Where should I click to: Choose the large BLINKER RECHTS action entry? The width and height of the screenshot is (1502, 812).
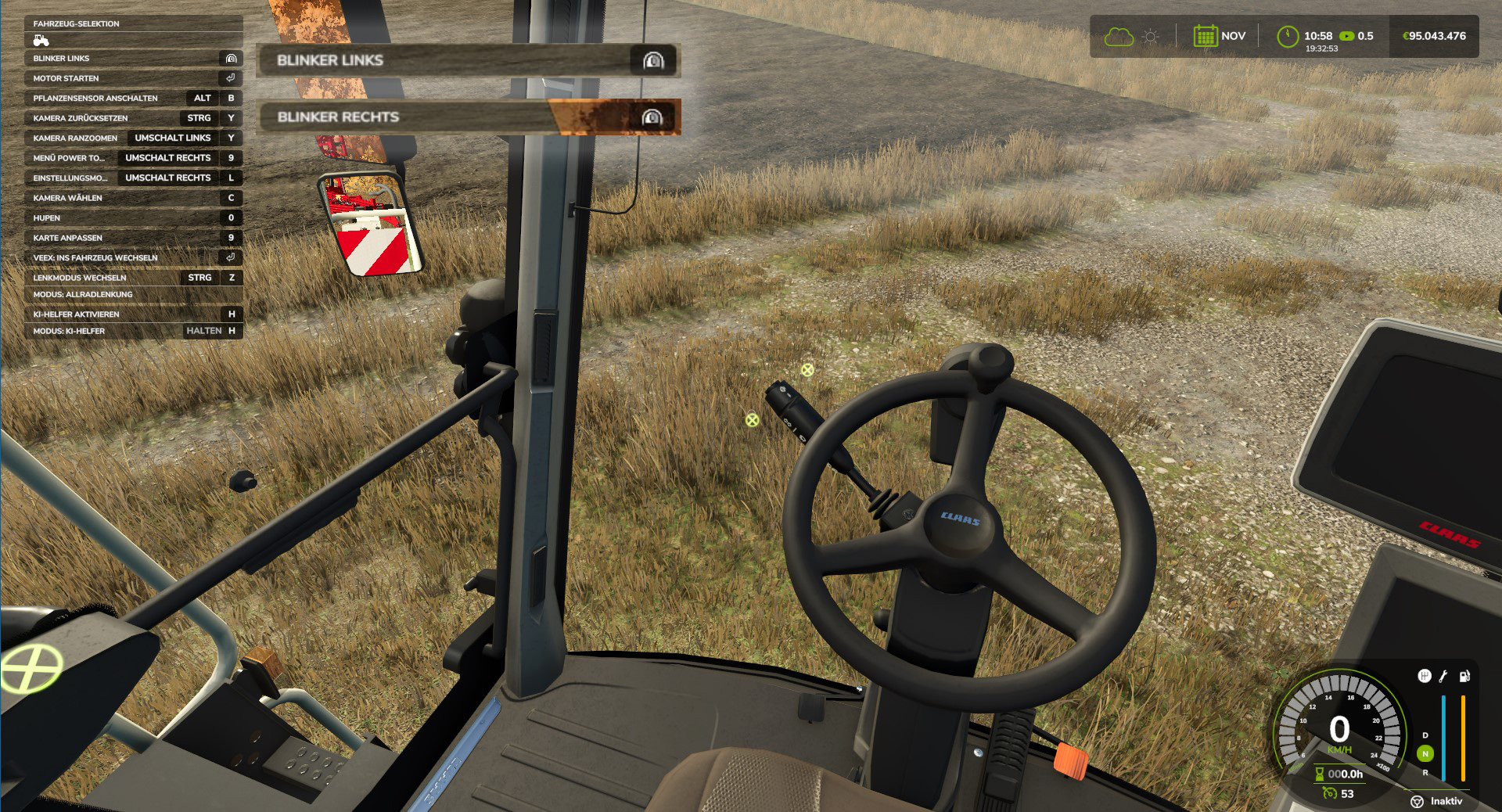tap(468, 117)
